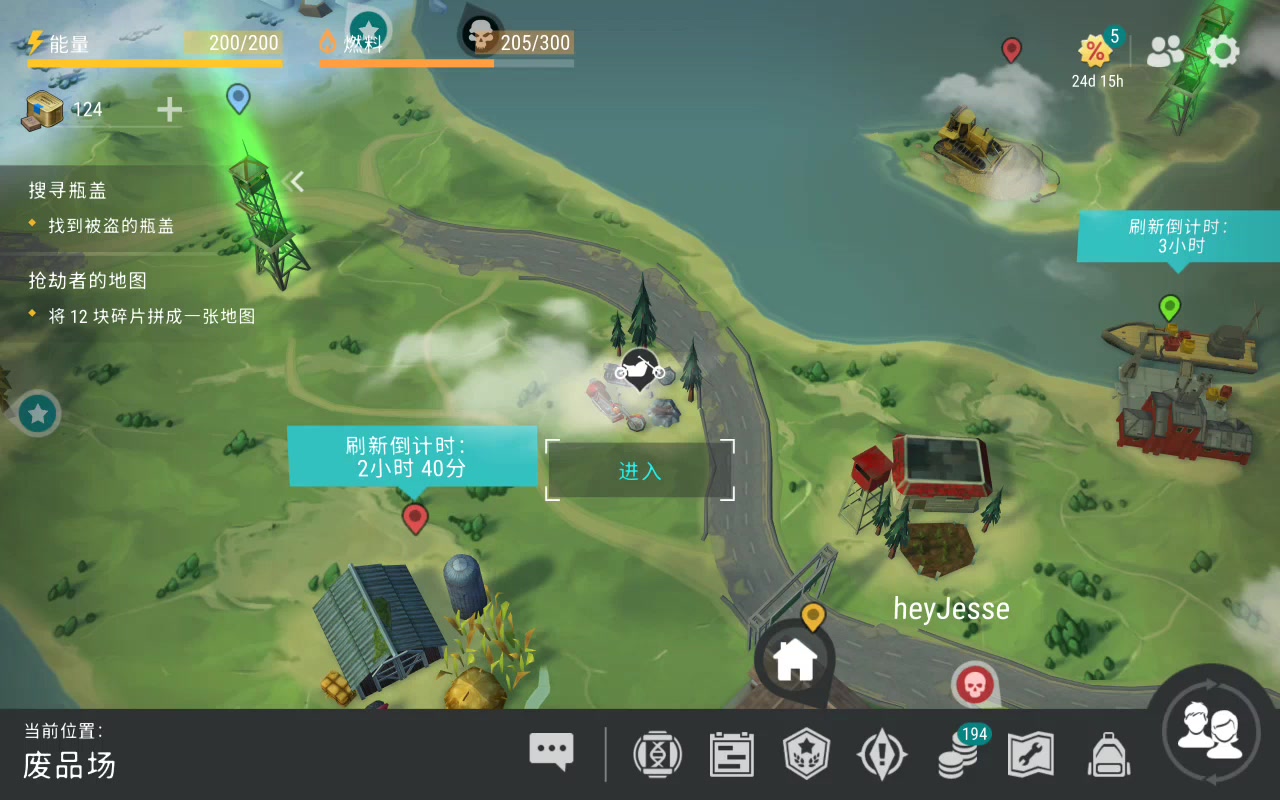Open the gear settings icon

tap(1223, 51)
